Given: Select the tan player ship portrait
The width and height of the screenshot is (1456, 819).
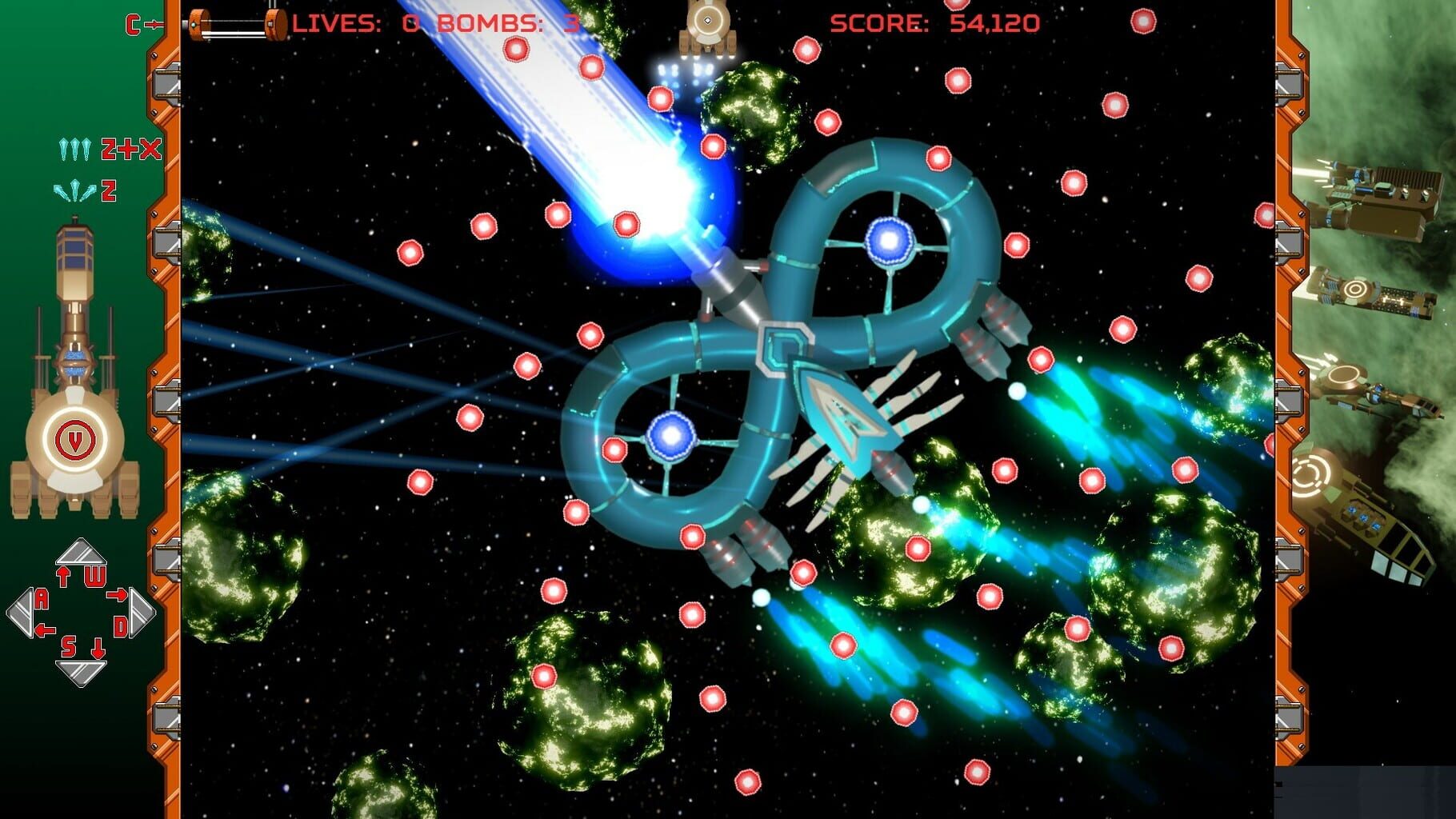Looking at the screenshot, I should pos(74,376).
